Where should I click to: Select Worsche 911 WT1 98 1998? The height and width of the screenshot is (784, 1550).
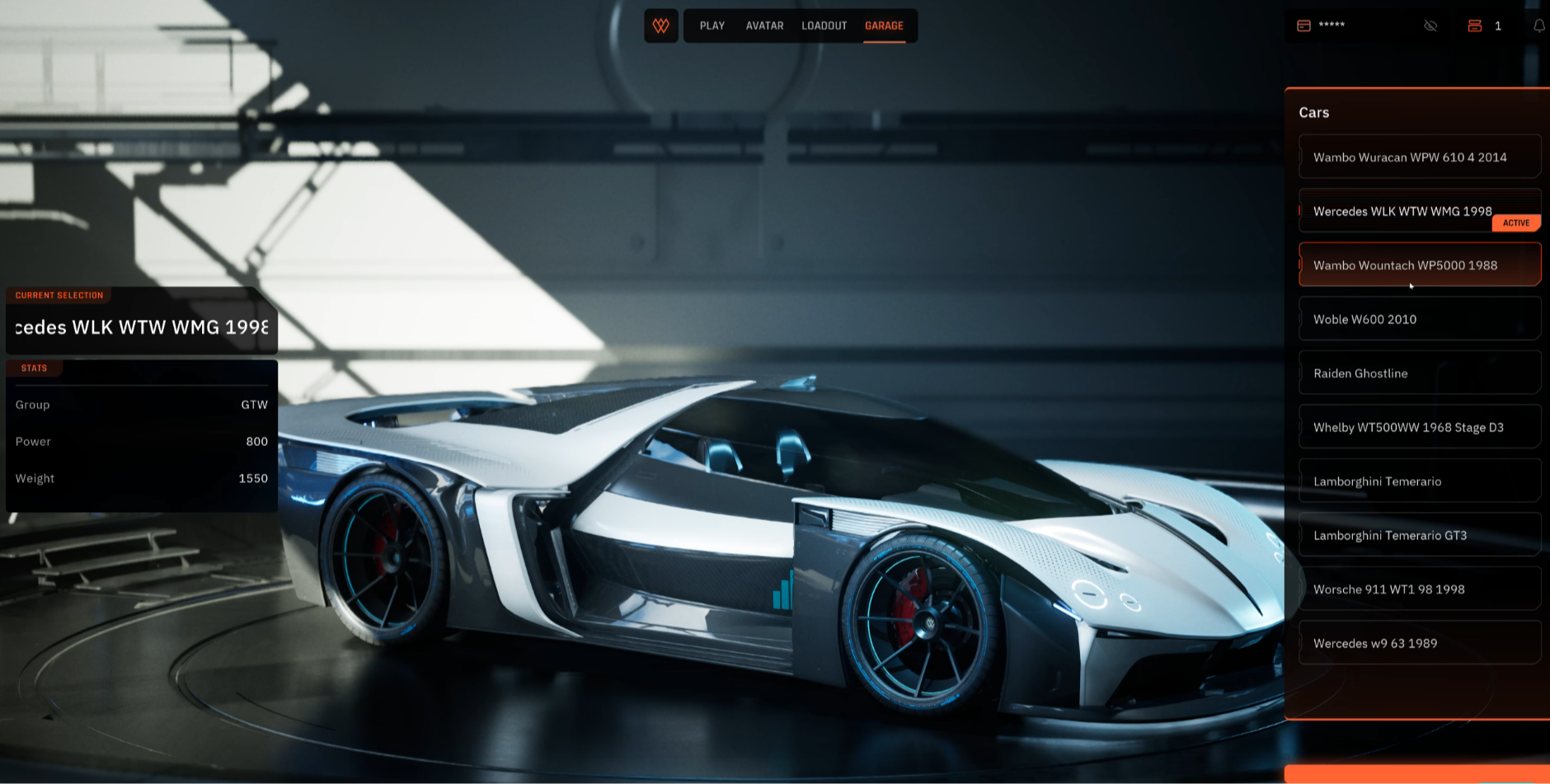point(1419,589)
